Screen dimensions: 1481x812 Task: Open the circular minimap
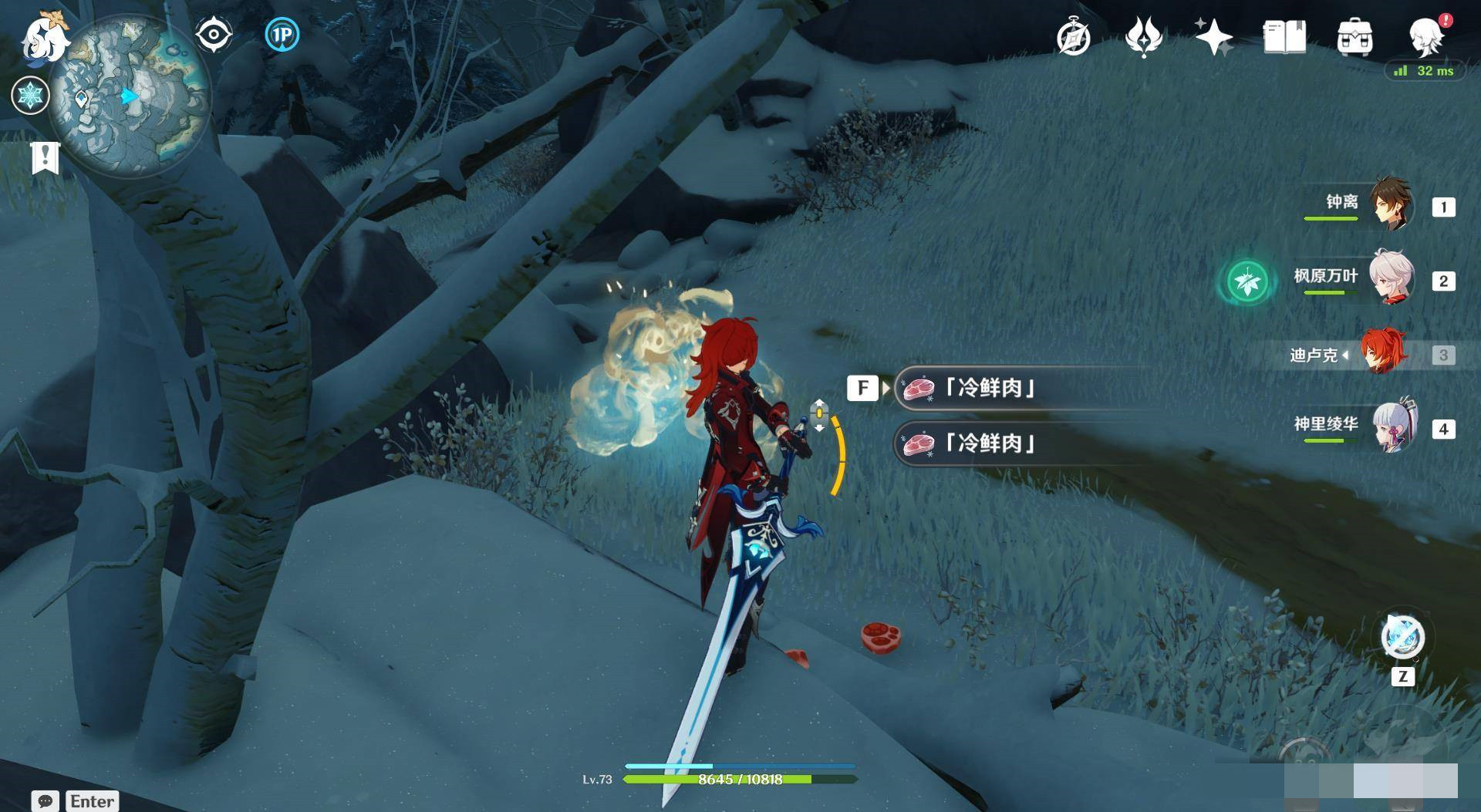point(130,97)
